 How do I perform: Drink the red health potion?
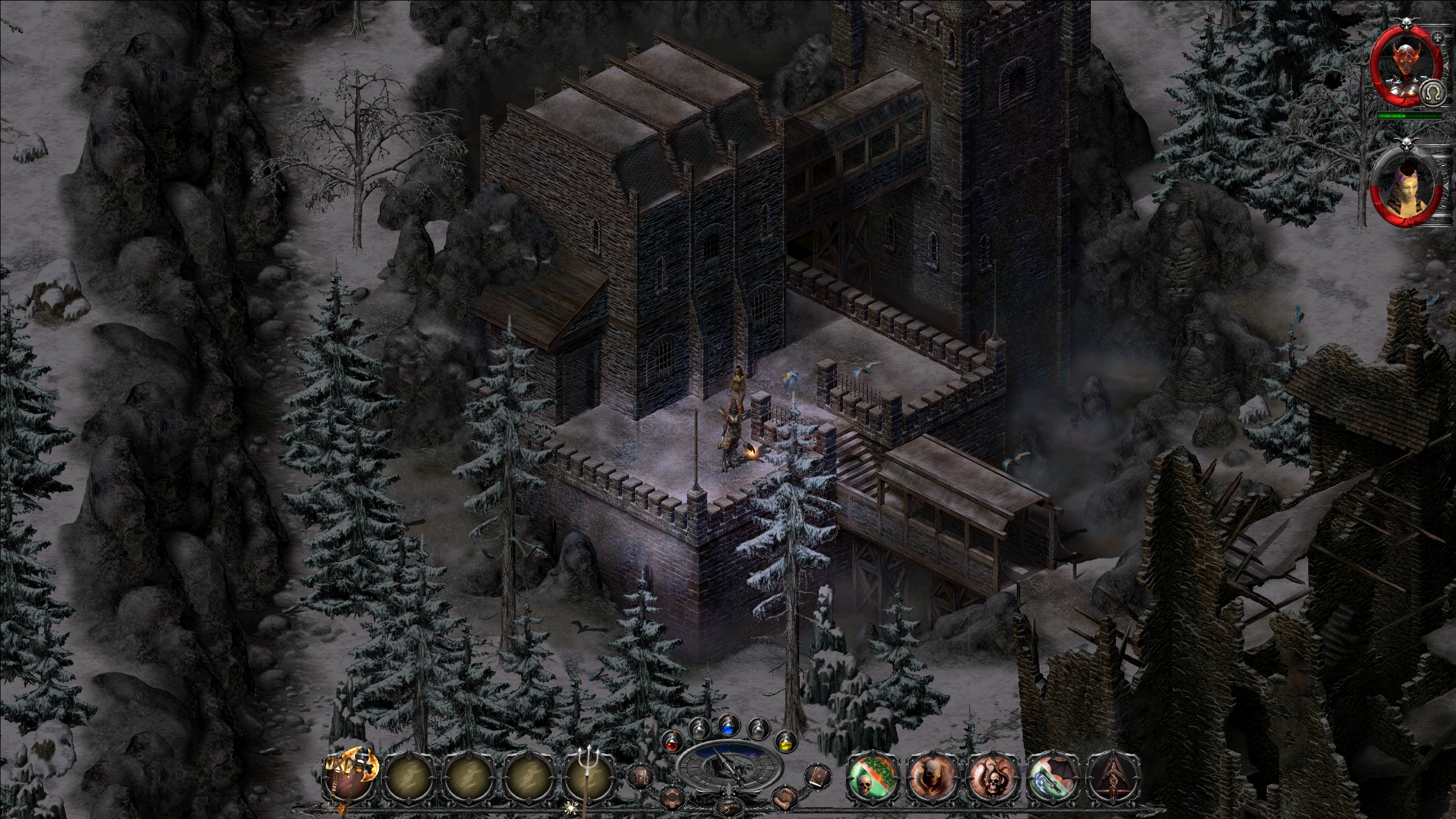671,742
